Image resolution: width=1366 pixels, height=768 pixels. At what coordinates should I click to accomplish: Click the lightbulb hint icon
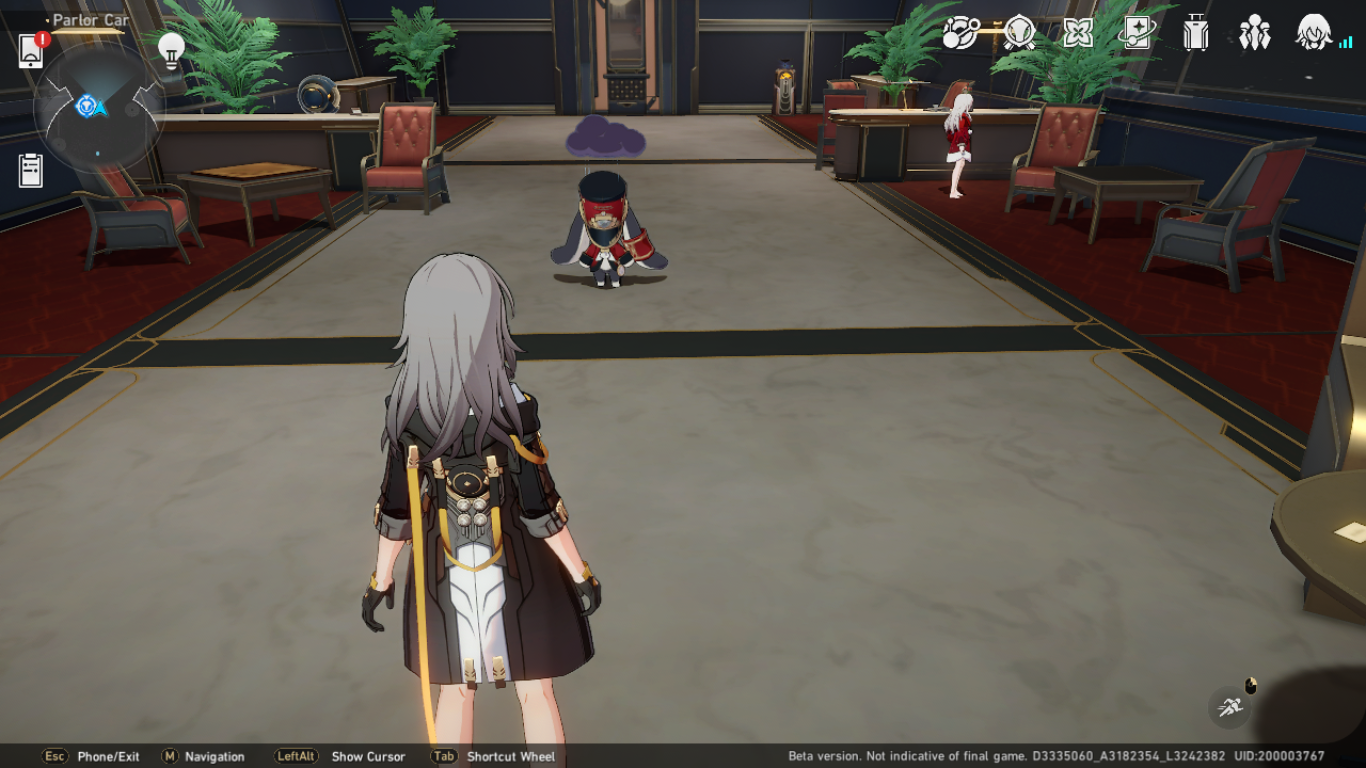[x=172, y=50]
